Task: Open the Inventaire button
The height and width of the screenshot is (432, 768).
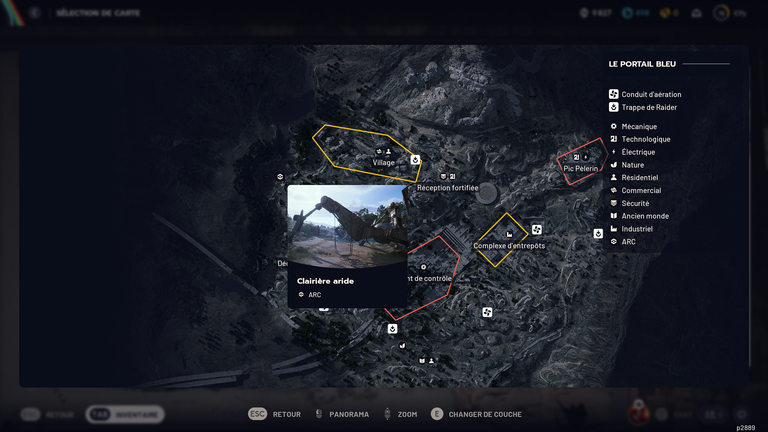Action: (x=126, y=414)
